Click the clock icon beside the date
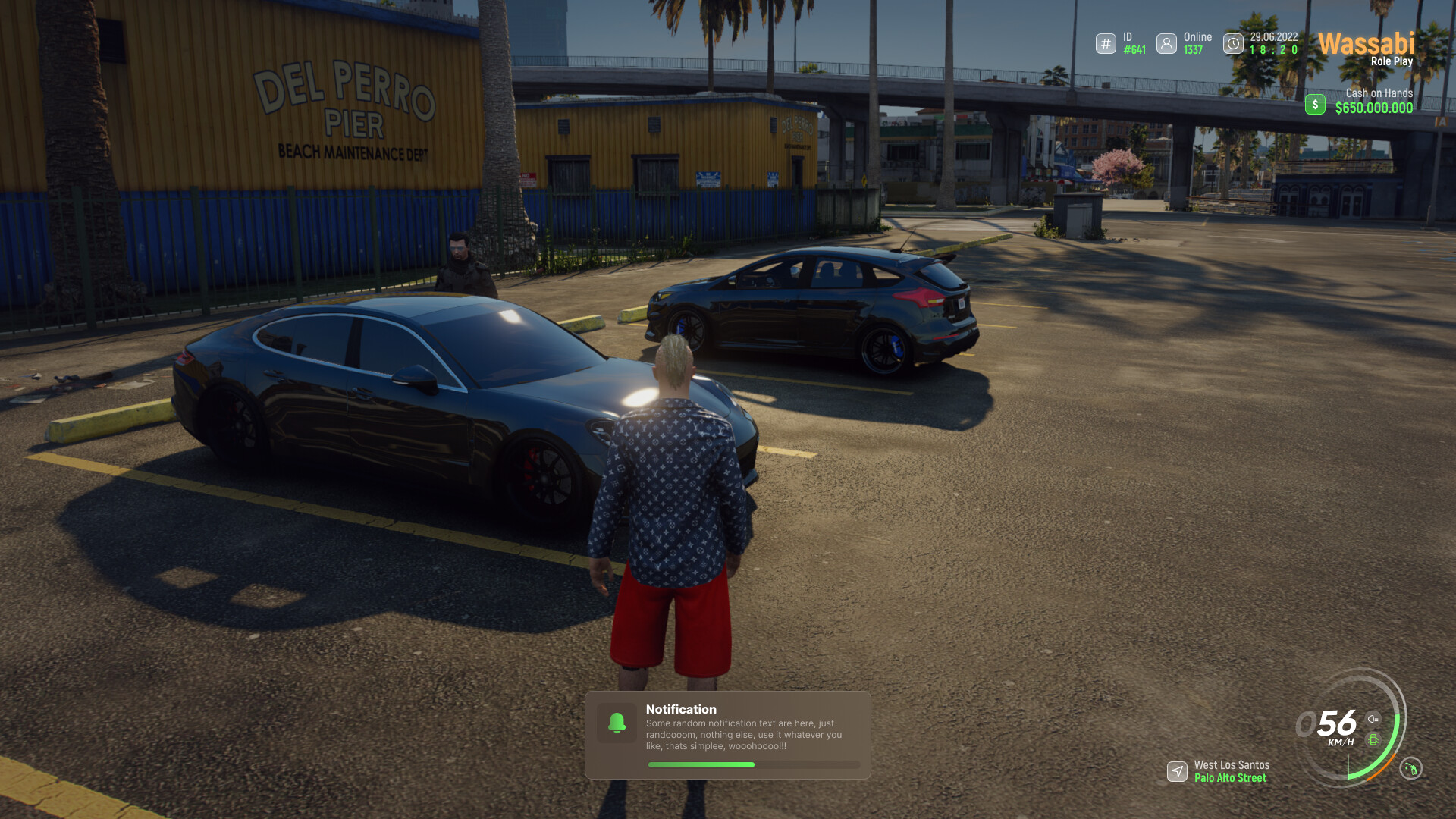 click(1233, 44)
